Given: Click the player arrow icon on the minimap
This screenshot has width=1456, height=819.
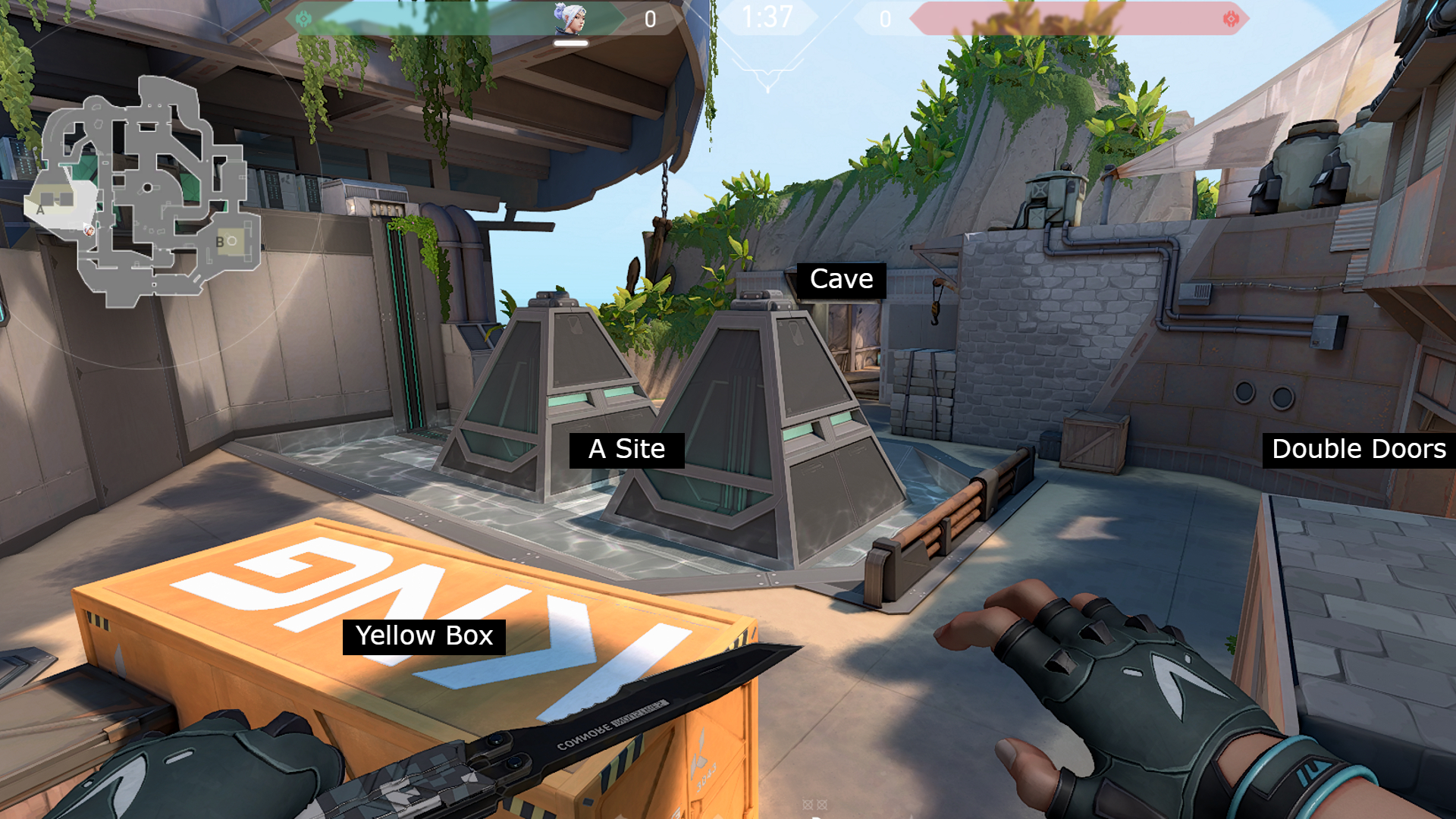Looking at the screenshot, I should pos(89,230).
